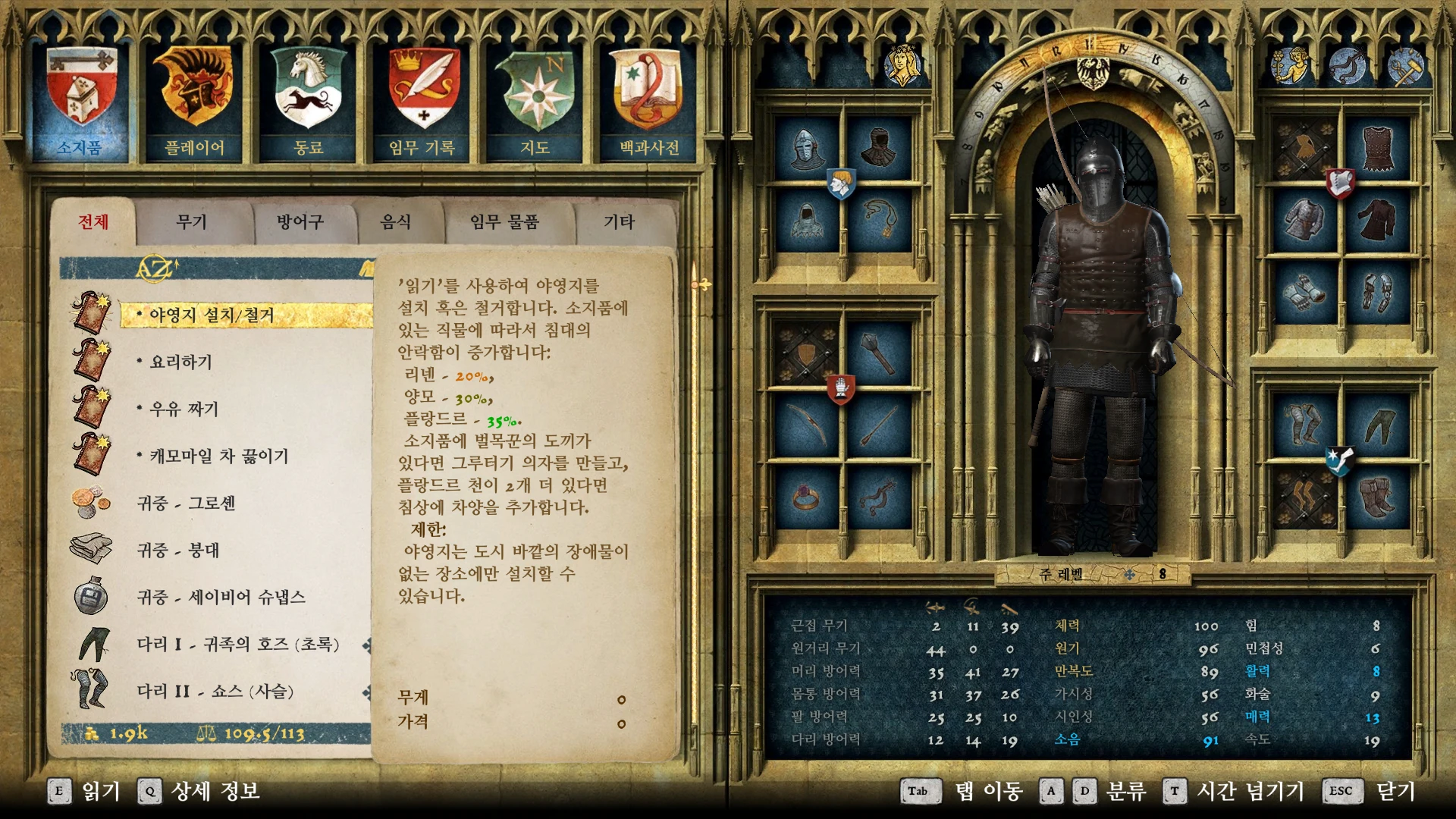Select the 우유 짜기 item row
The width and height of the screenshot is (1456, 819).
[x=184, y=409]
